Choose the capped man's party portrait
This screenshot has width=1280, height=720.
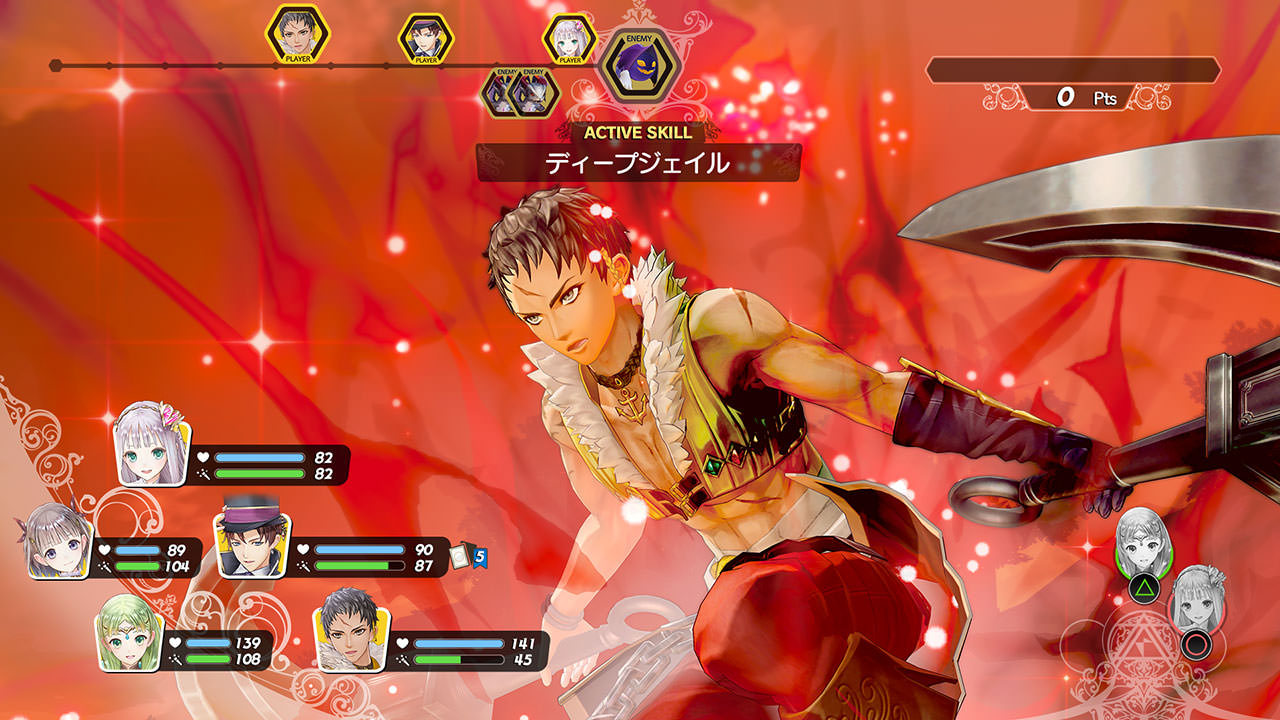pyautogui.click(x=245, y=541)
